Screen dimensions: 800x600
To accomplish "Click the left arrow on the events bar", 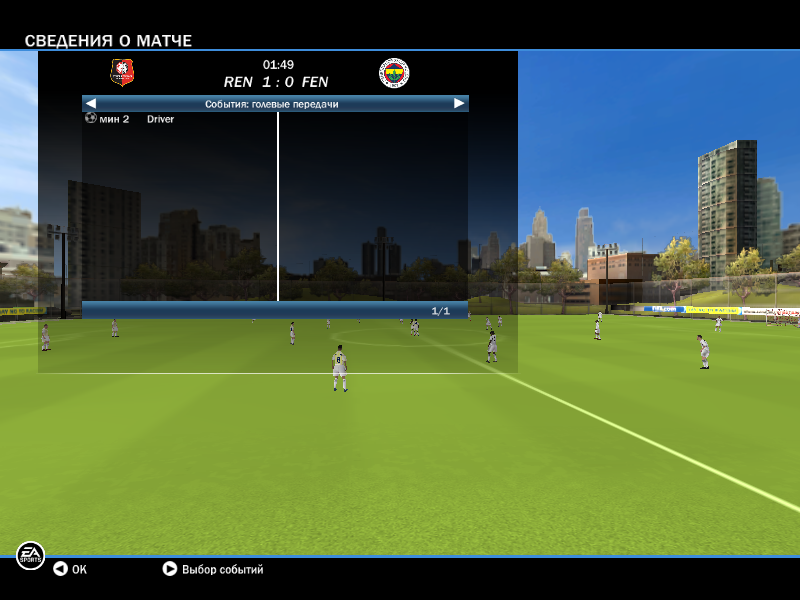I will pyautogui.click(x=91, y=103).
